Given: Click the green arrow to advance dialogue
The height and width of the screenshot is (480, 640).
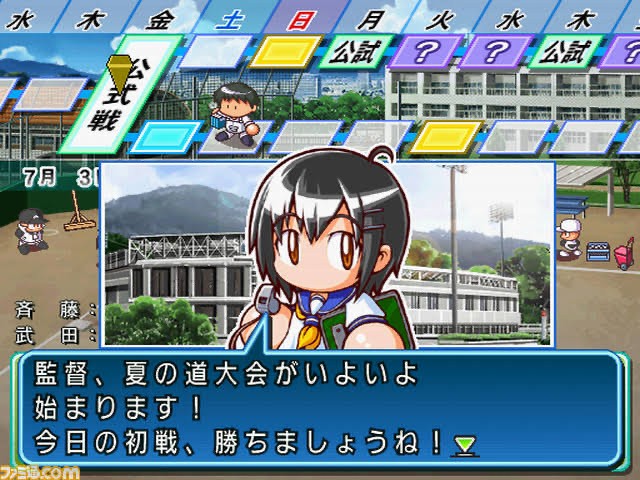Looking at the screenshot, I should point(465,443).
